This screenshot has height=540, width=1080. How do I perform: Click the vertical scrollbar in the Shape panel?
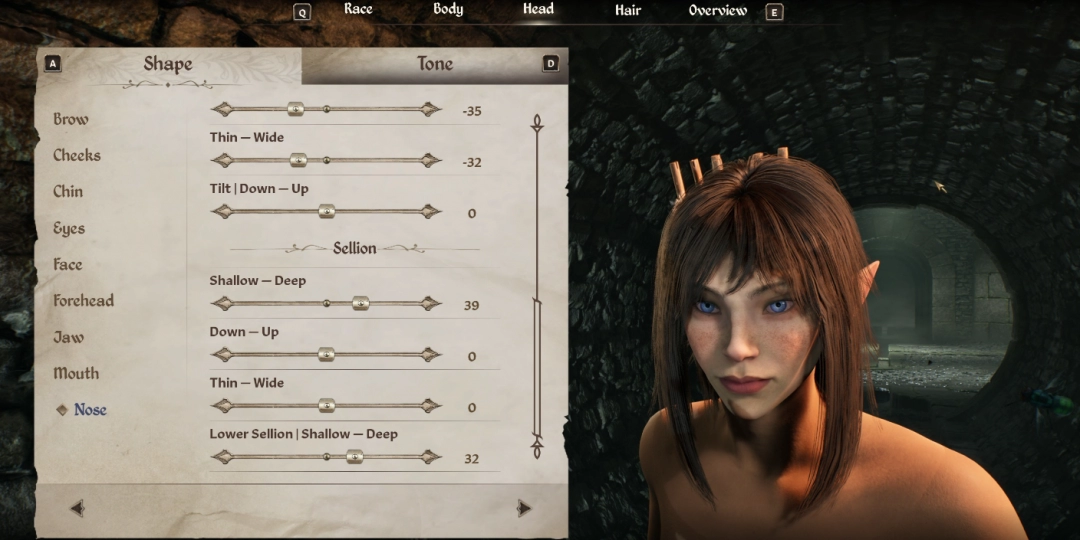537,280
